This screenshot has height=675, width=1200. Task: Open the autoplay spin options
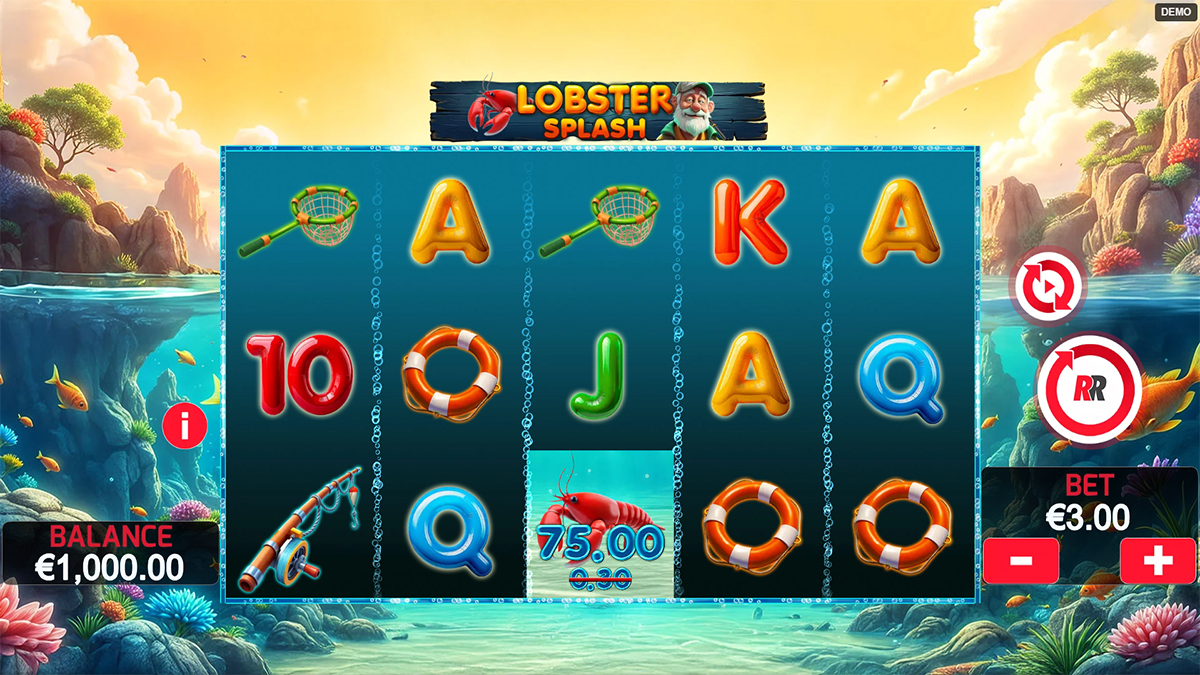click(1048, 286)
